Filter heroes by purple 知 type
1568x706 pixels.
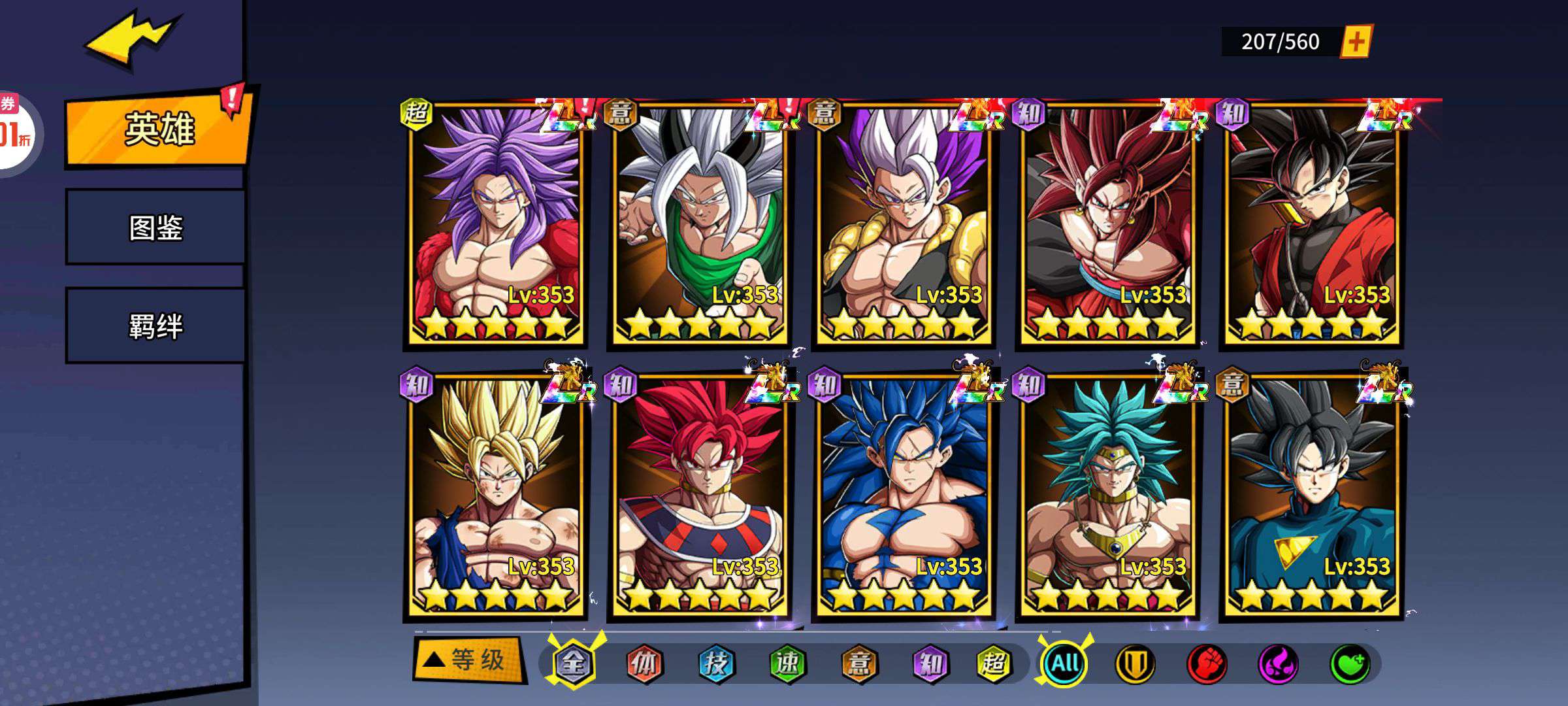click(930, 664)
